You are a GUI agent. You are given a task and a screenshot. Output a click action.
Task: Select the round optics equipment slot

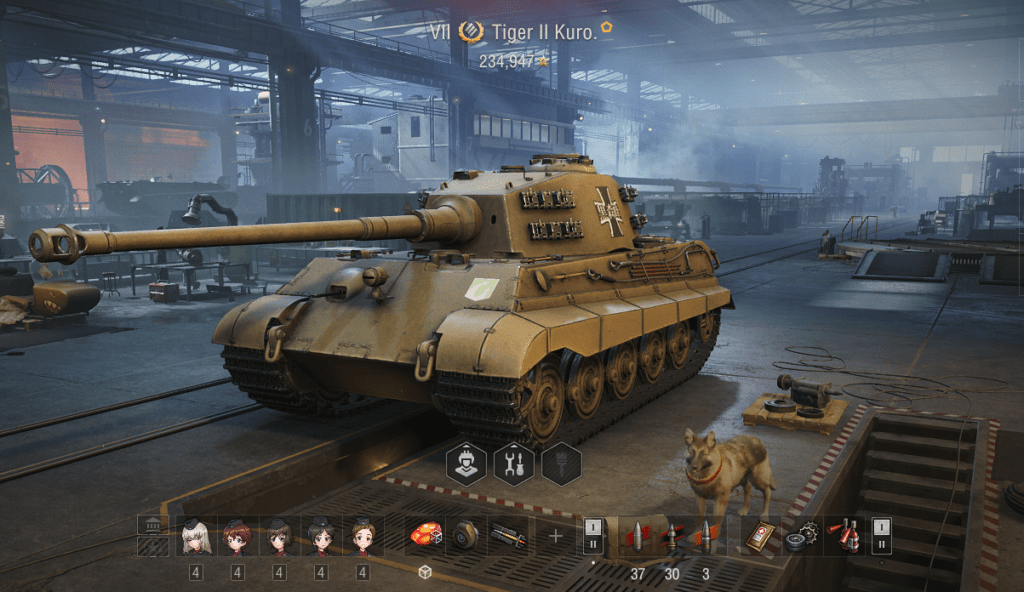[x=466, y=536]
